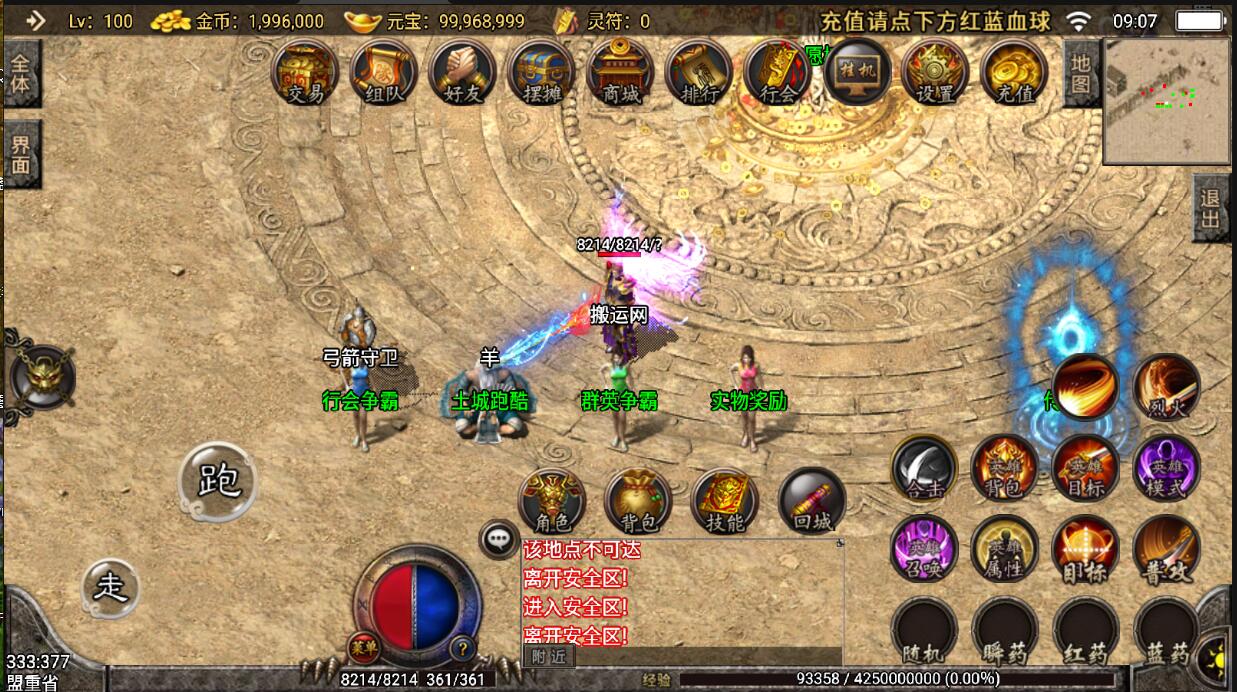Select the 走 walk button

coord(111,588)
